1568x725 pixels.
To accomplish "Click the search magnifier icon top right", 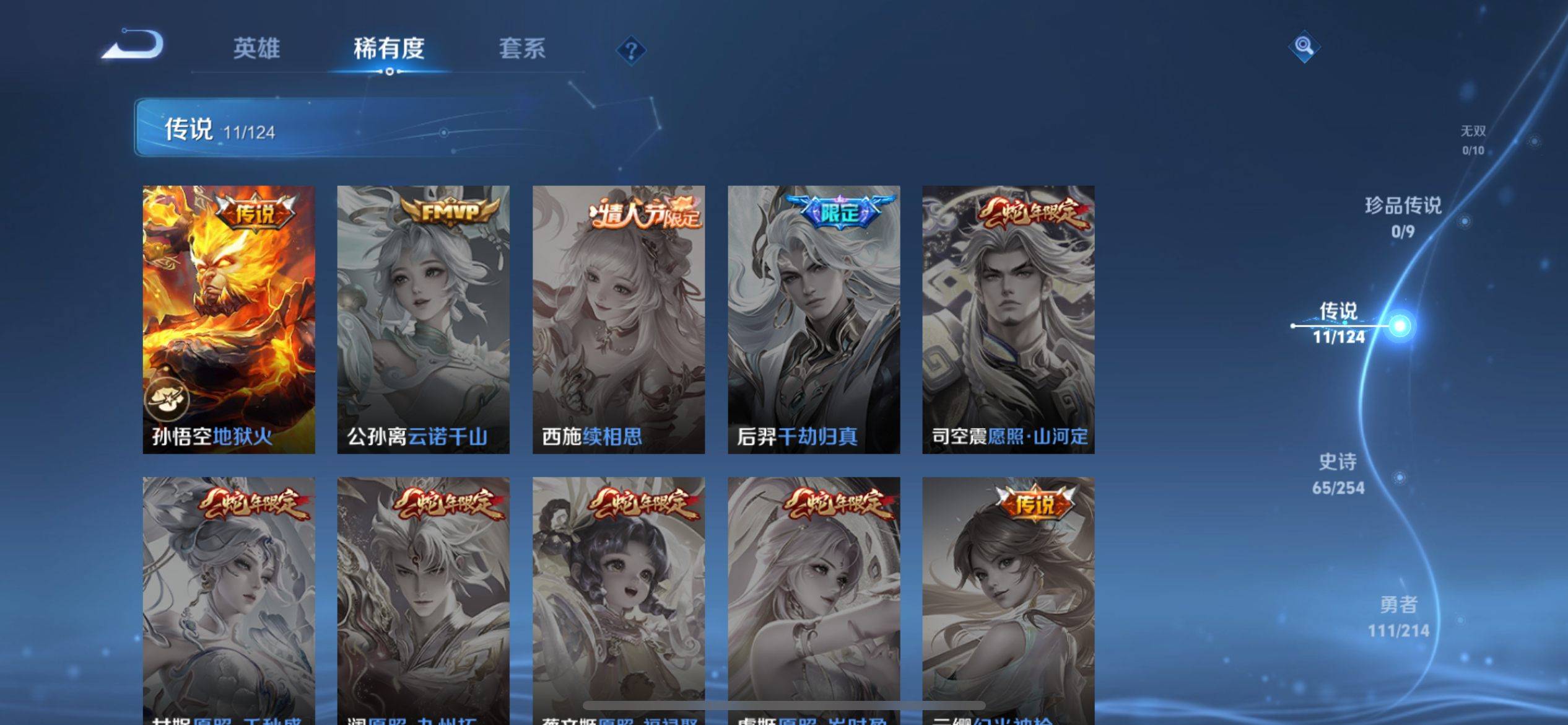I will (1303, 46).
